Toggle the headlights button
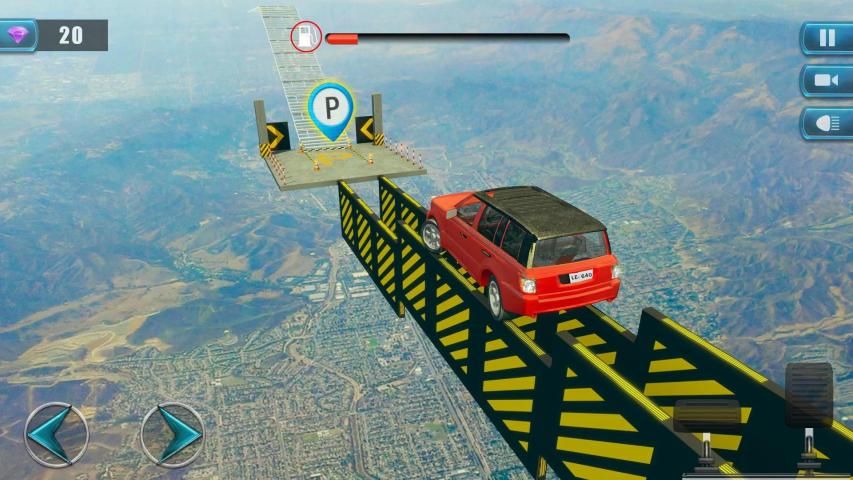Image resolution: width=853 pixels, height=480 pixels. (827, 123)
